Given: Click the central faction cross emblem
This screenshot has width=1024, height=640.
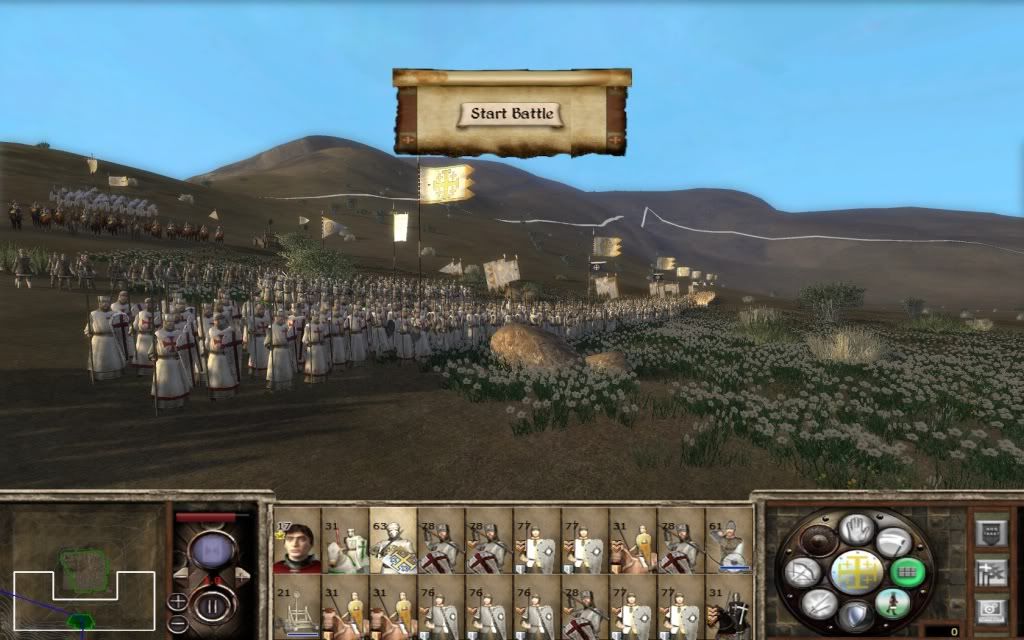Looking at the screenshot, I should [x=857, y=572].
